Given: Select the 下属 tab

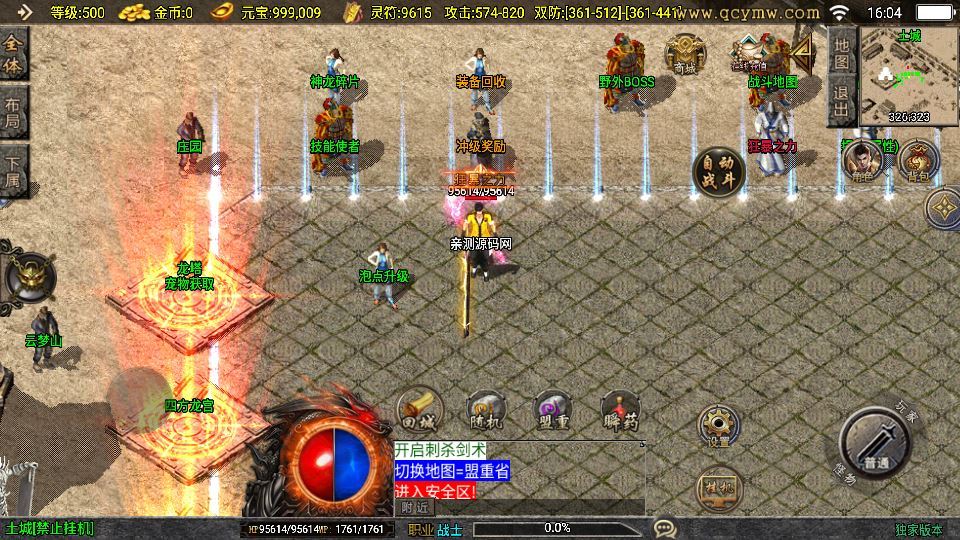Looking at the screenshot, I should click(x=14, y=173).
